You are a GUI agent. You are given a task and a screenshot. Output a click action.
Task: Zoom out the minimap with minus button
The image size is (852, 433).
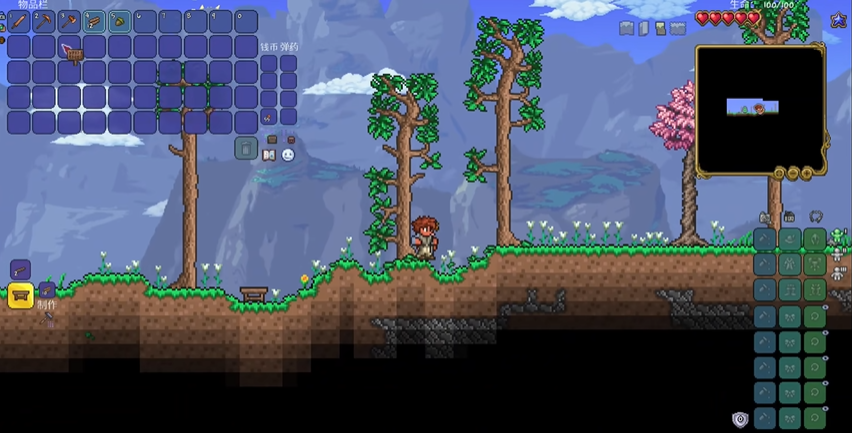click(x=792, y=172)
